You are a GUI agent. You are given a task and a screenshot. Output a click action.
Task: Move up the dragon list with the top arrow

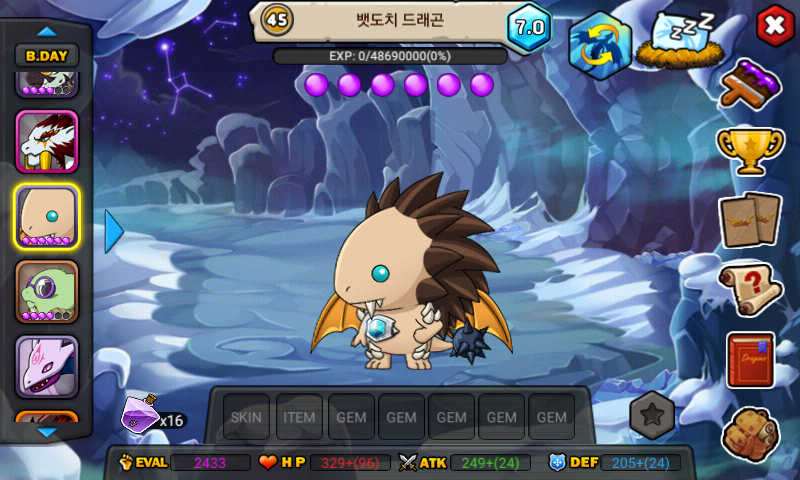tap(47, 31)
